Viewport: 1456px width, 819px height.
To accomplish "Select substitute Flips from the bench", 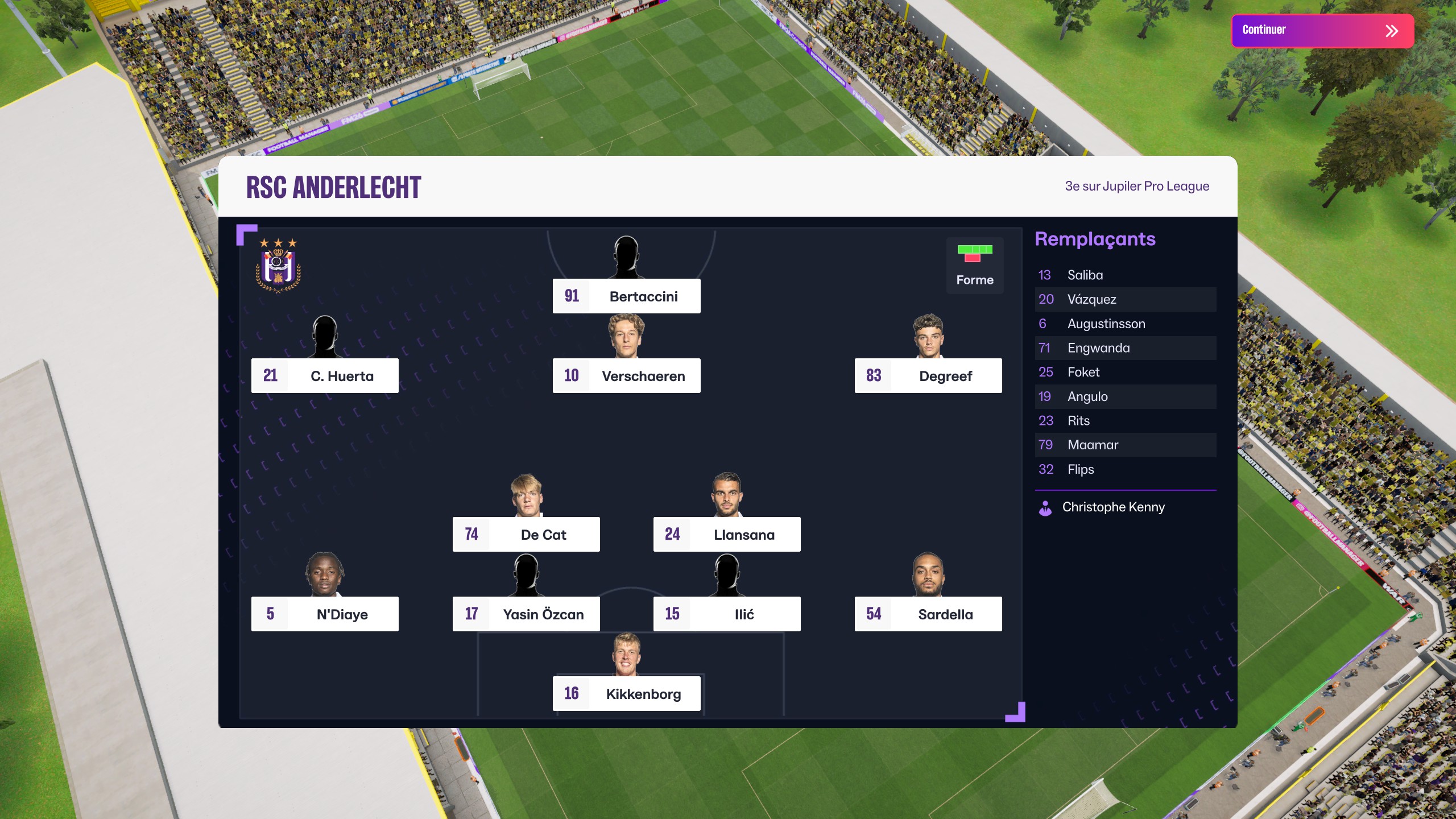I will click(1125, 469).
